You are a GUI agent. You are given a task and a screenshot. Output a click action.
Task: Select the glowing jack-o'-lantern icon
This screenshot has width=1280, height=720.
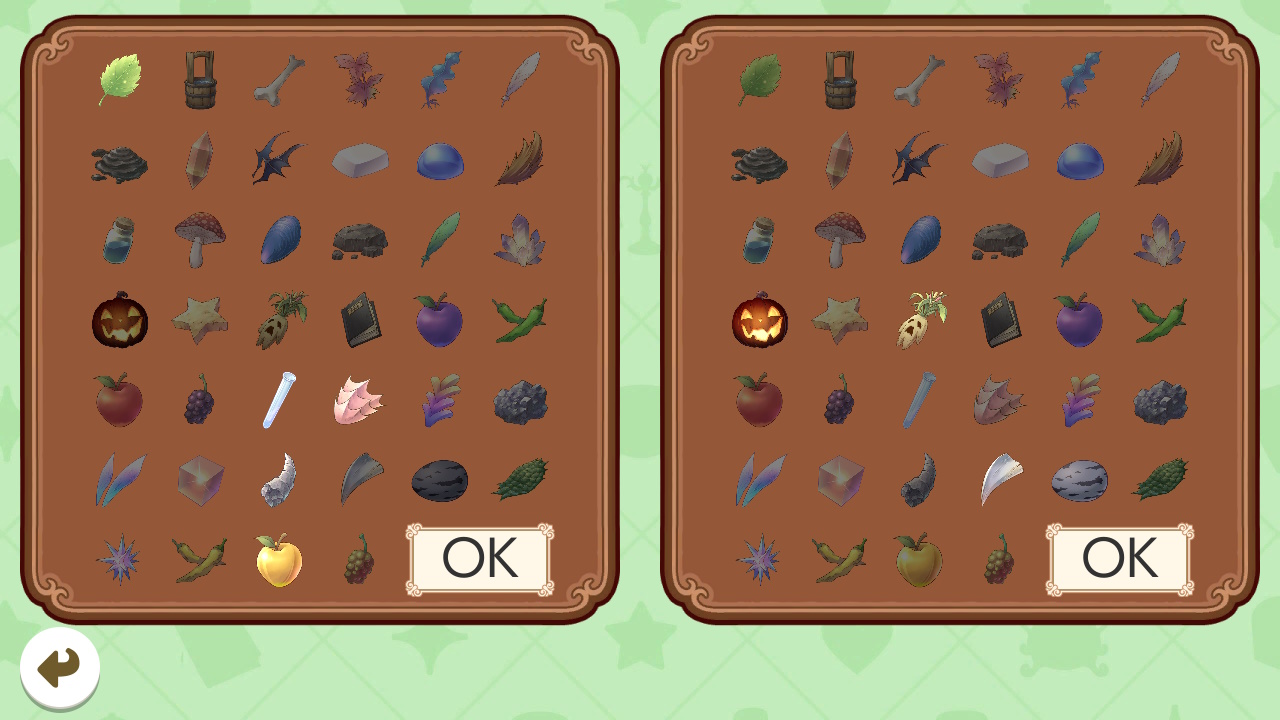760,322
